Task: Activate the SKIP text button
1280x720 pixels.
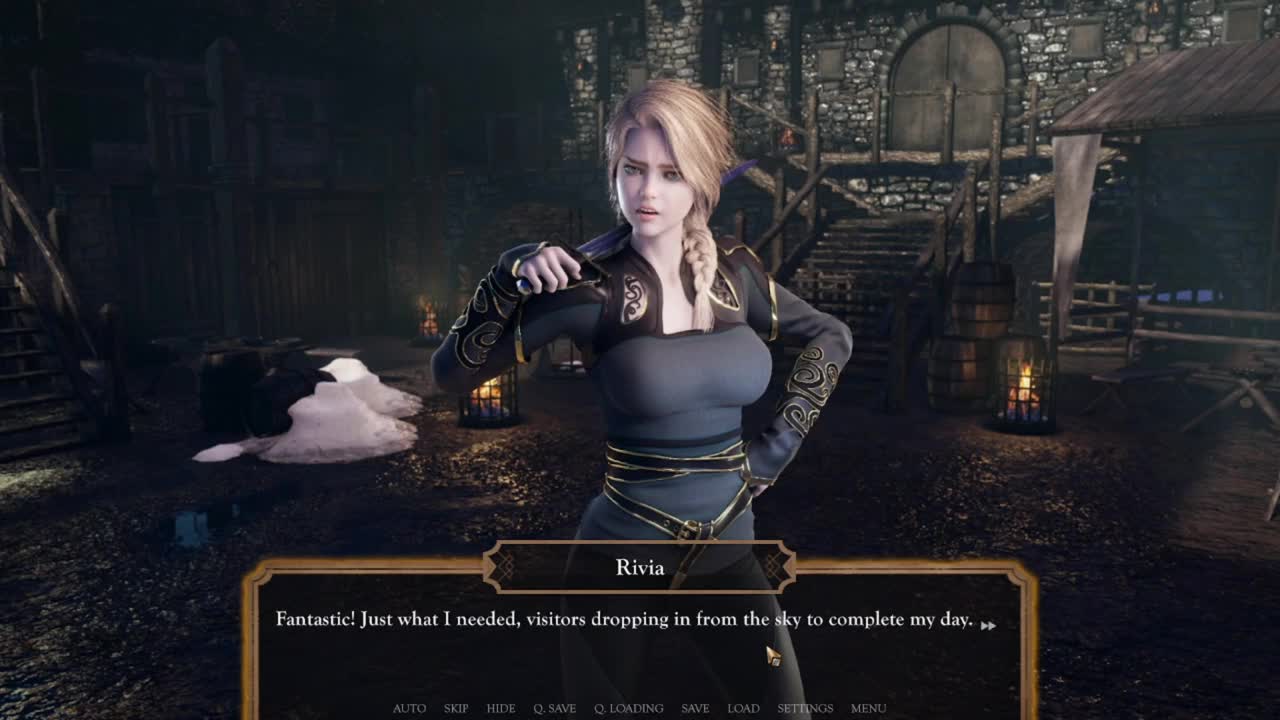Action: tap(456, 708)
